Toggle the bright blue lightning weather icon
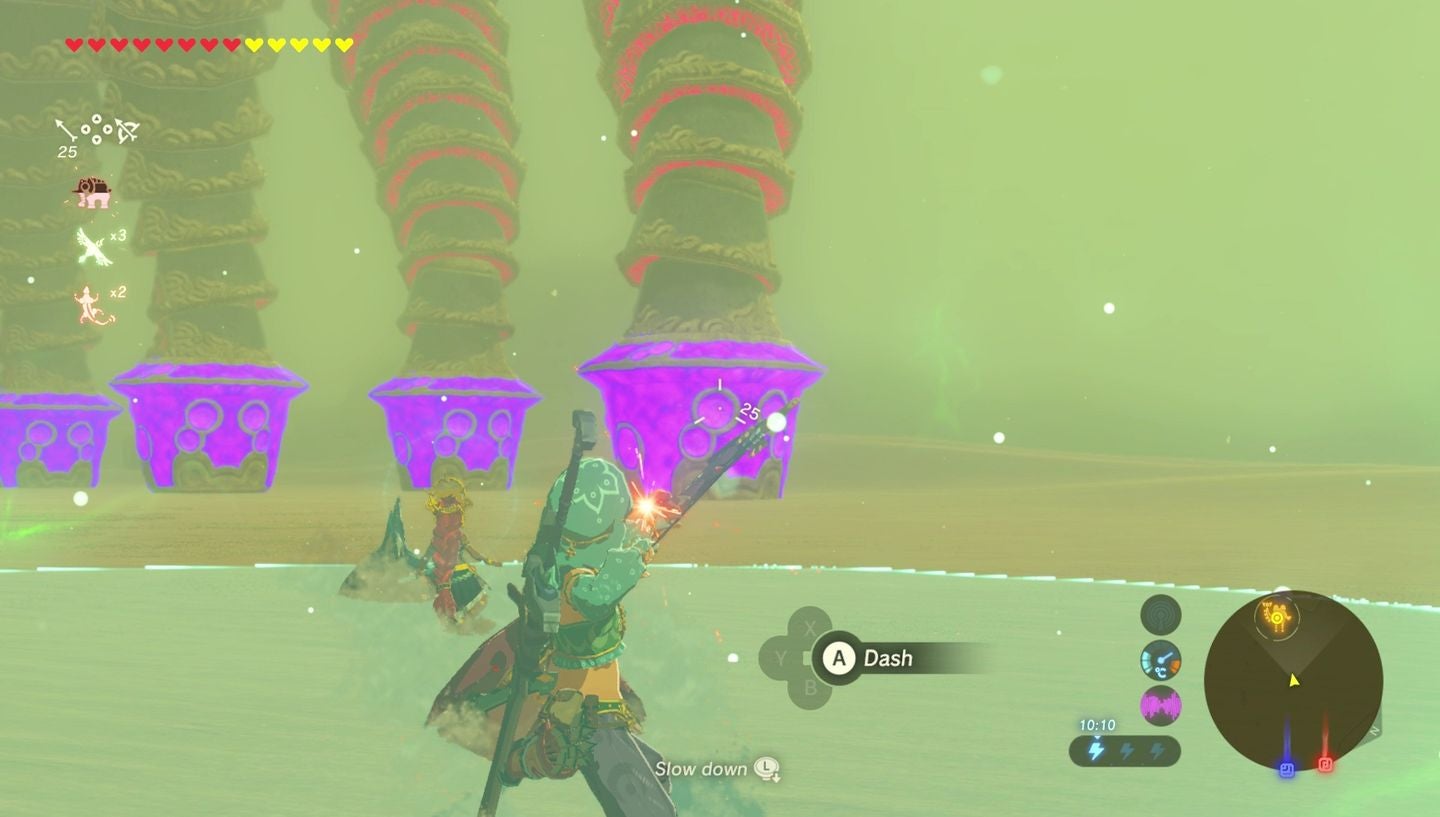Image resolution: width=1440 pixels, height=817 pixels. tap(1097, 748)
